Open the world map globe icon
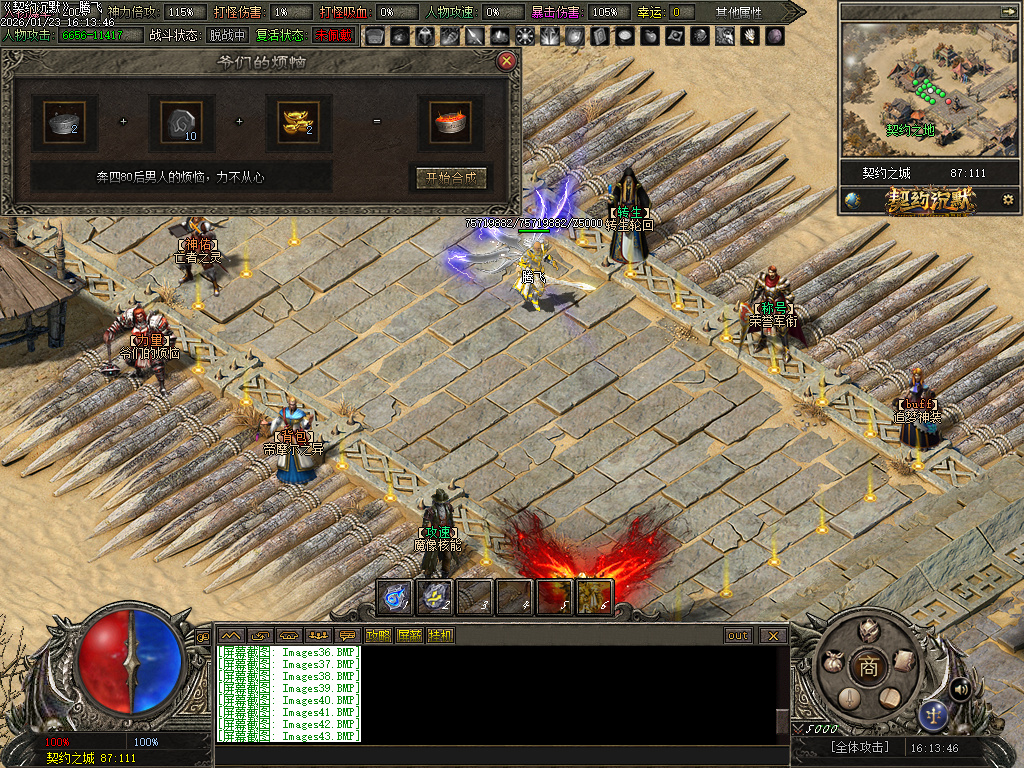1024x768 pixels. [852, 200]
